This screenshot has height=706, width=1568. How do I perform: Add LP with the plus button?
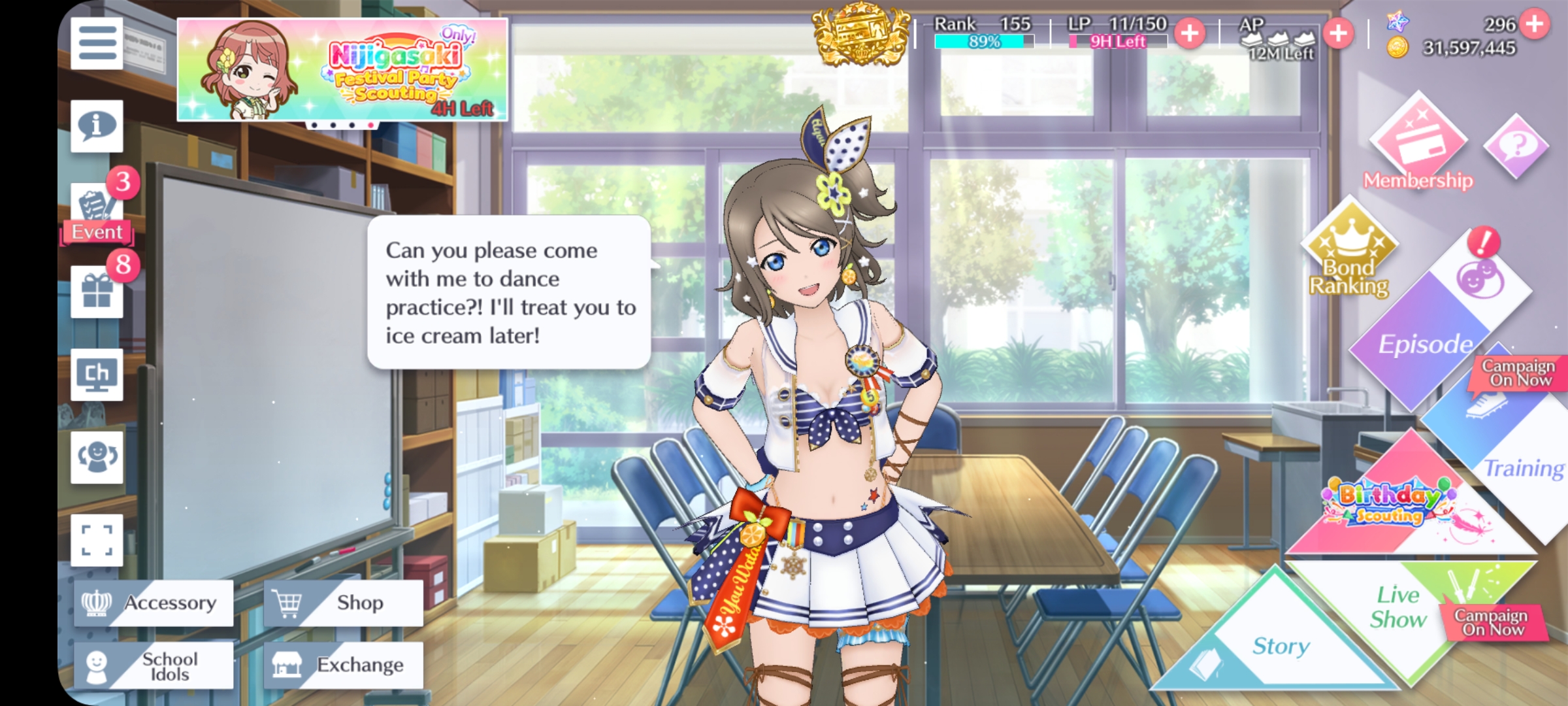[x=1189, y=33]
